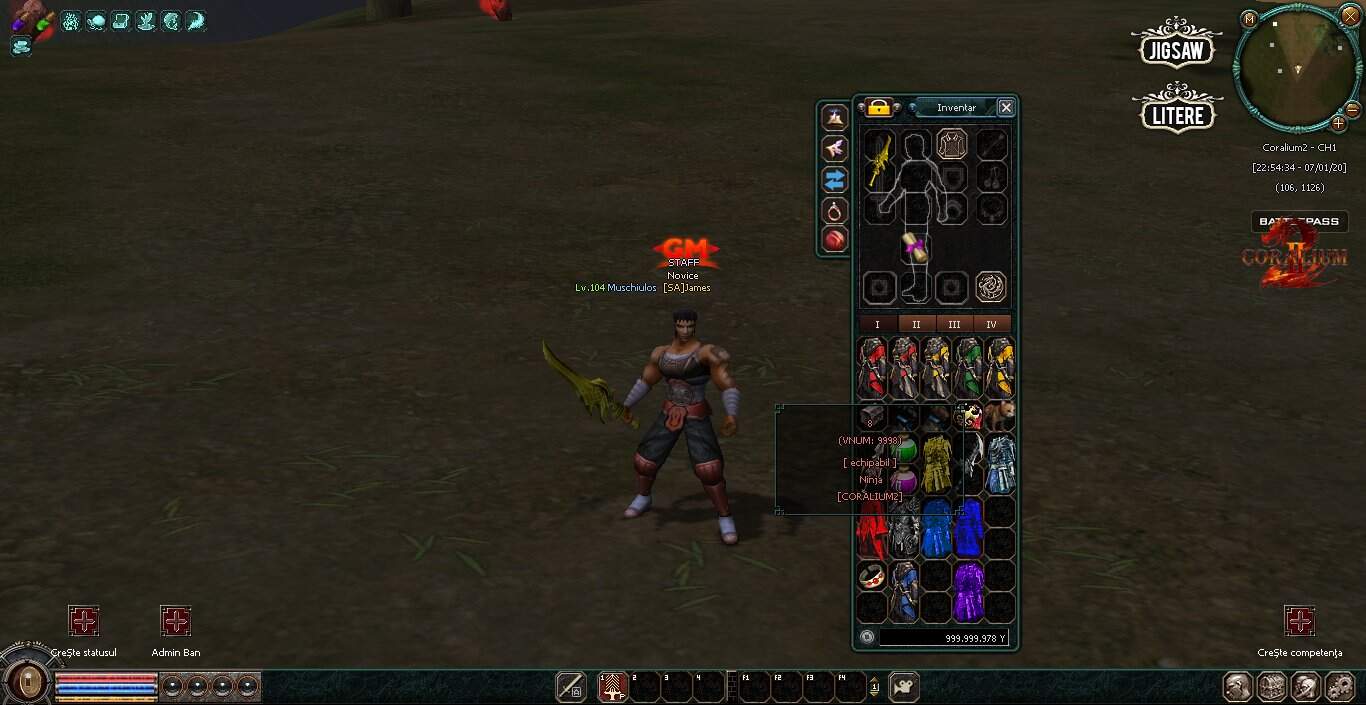The width and height of the screenshot is (1366, 705).
Task: Click the Crește competența plus icon
Action: coord(1299,621)
